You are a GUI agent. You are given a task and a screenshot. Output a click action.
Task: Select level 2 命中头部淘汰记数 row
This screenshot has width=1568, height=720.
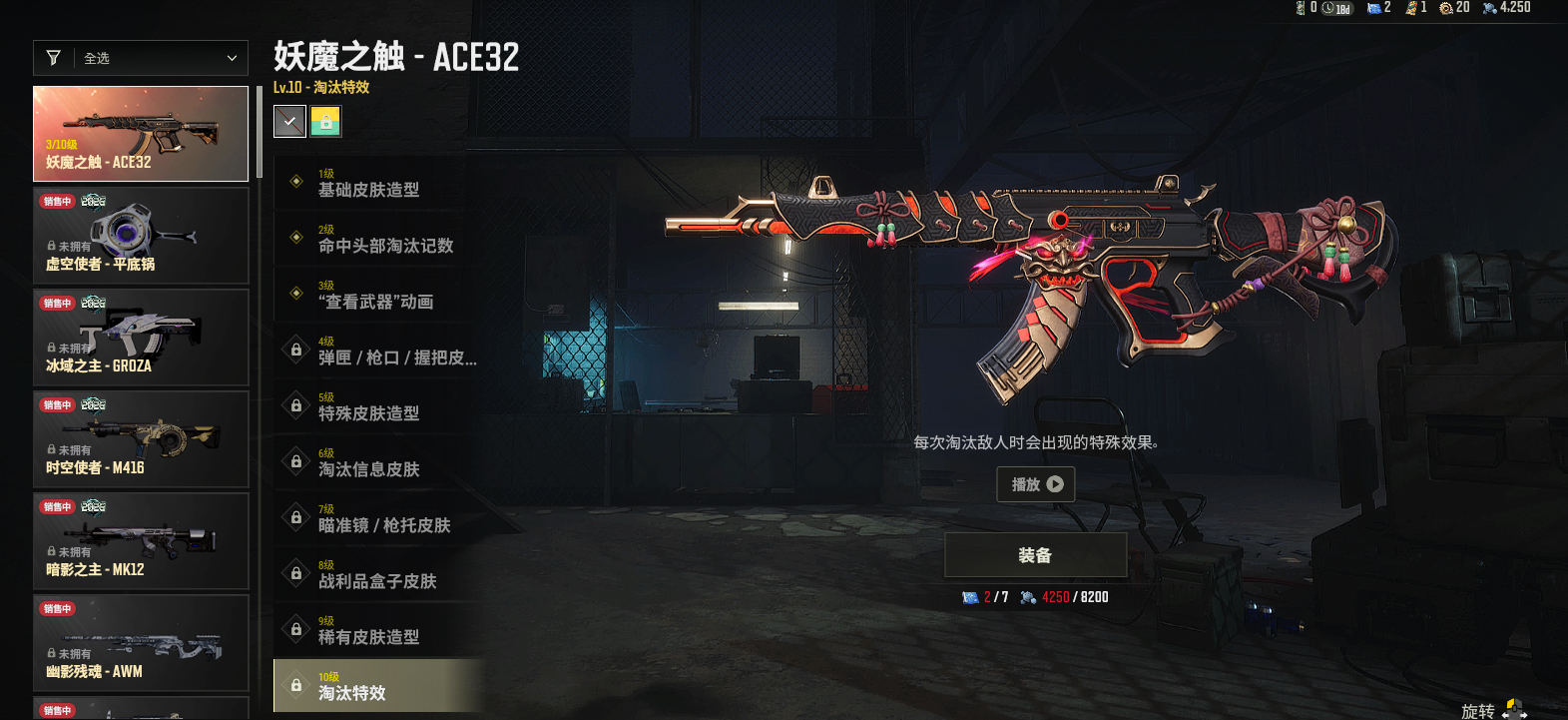click(379, 238)
